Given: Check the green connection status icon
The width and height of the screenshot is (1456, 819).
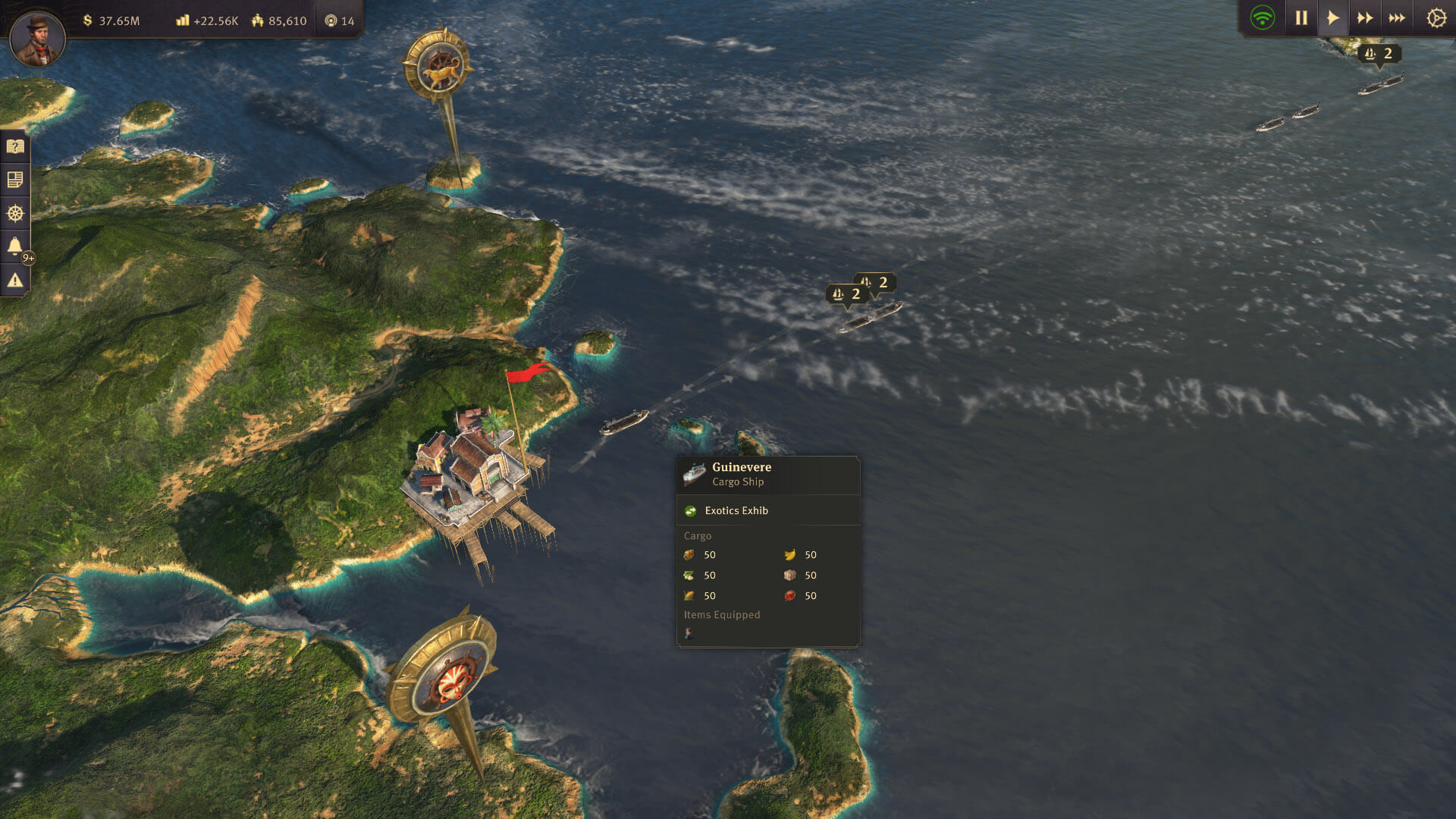Looking at the screenshot, I should [x=1263, y=18].
